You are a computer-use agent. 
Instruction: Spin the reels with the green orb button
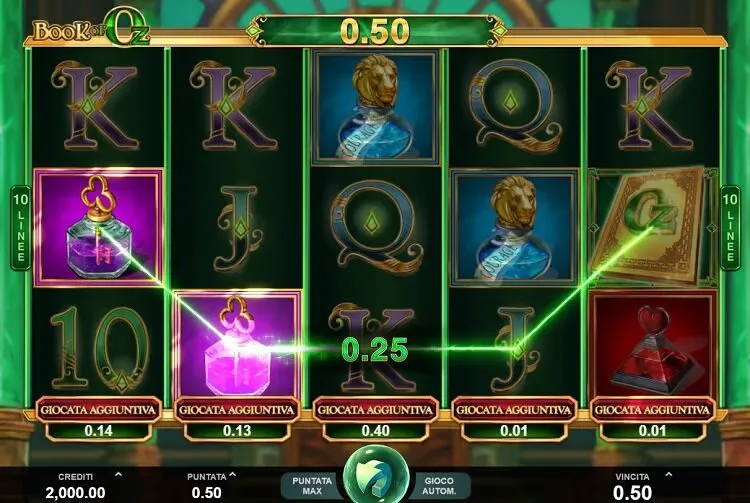(375, 476)
